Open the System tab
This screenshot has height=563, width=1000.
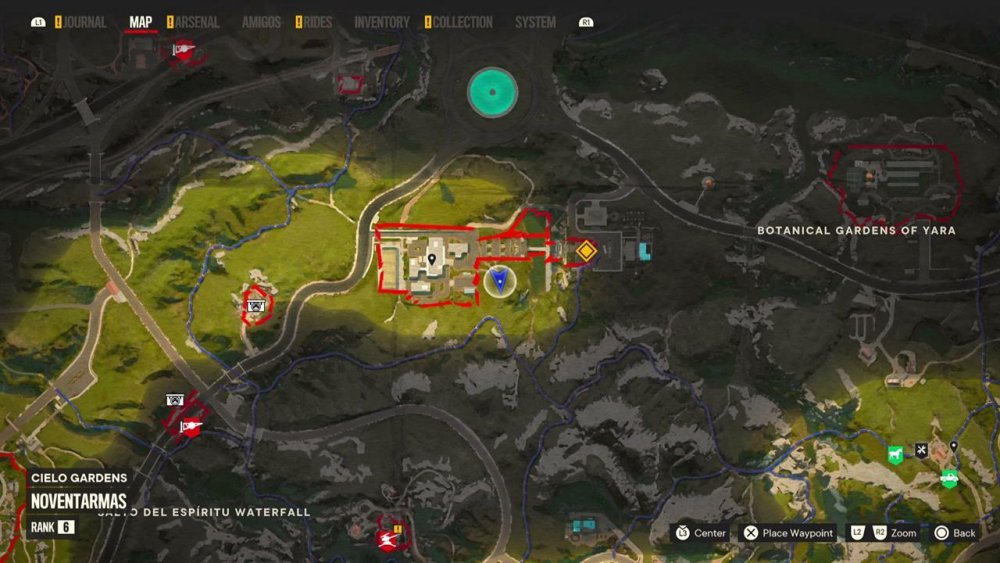tap(535, 22)
